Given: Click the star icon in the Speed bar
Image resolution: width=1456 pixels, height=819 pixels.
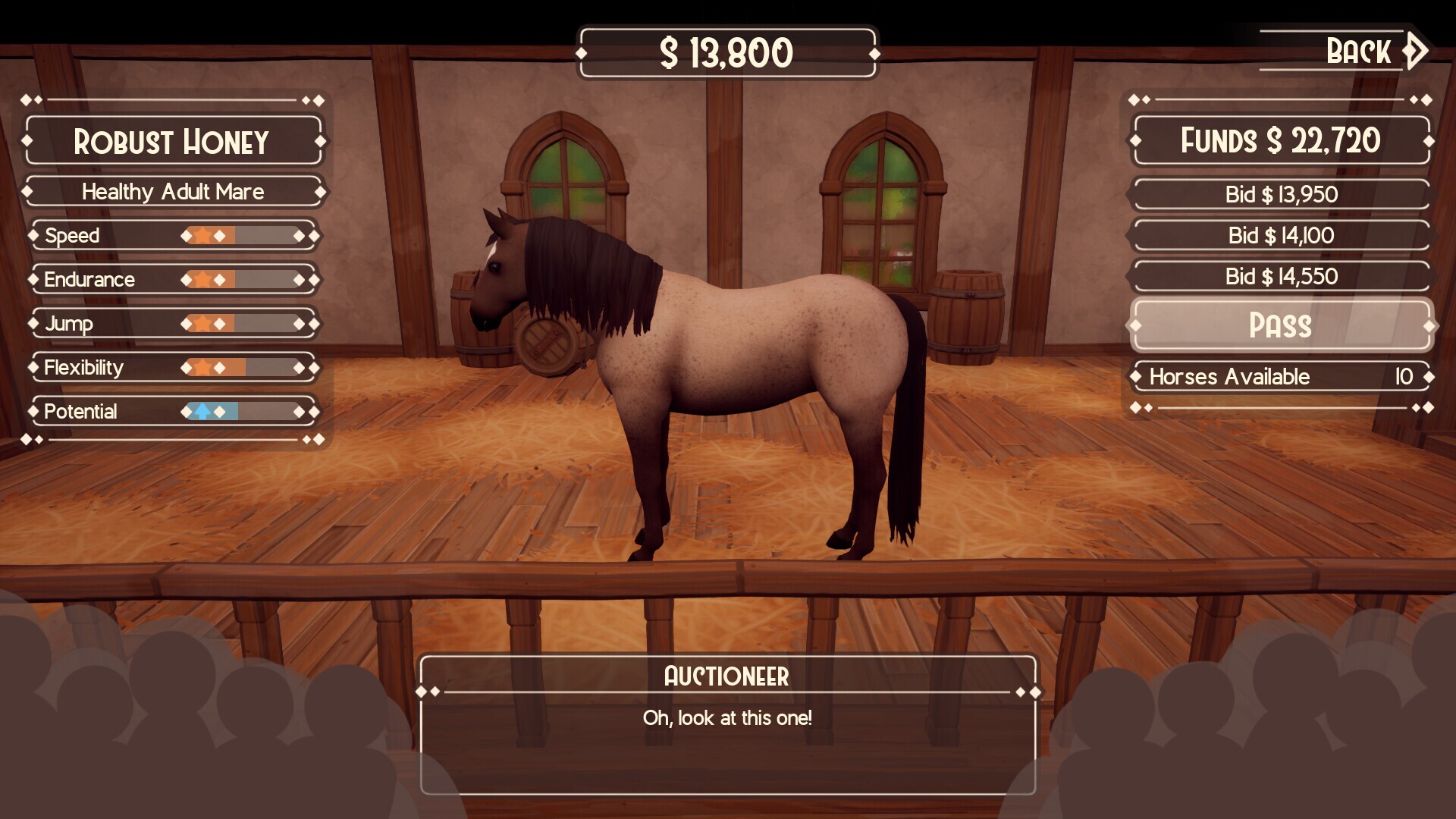Looking at the screenshot, I should point(202,236).
